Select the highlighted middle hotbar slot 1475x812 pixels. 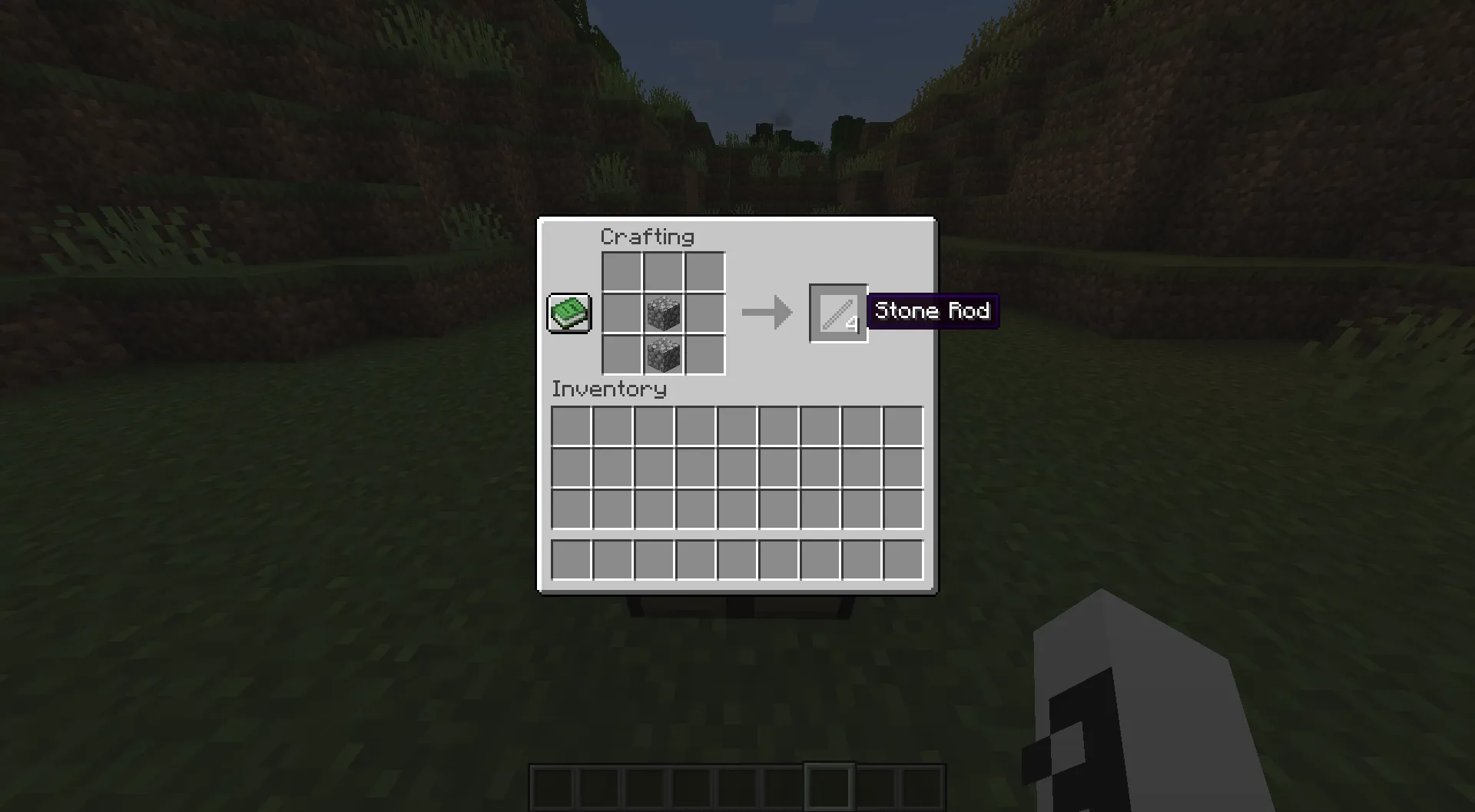click(829, 785)
